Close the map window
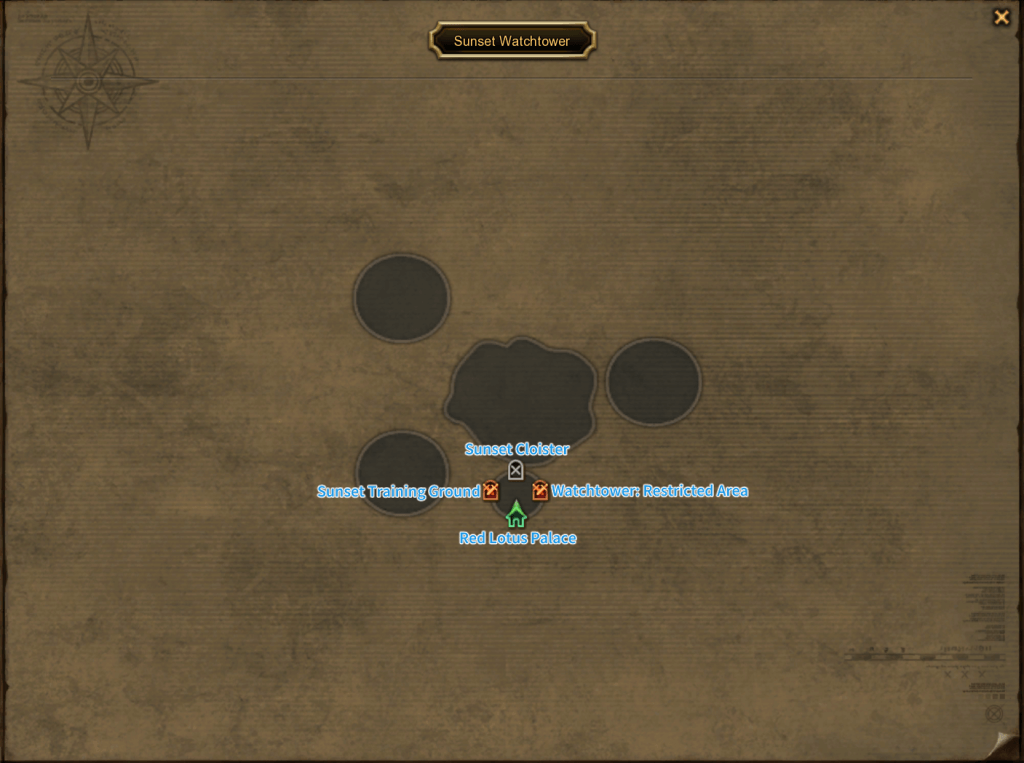Viewport: 1024px width, 763px height. [x=1001, y=17]
